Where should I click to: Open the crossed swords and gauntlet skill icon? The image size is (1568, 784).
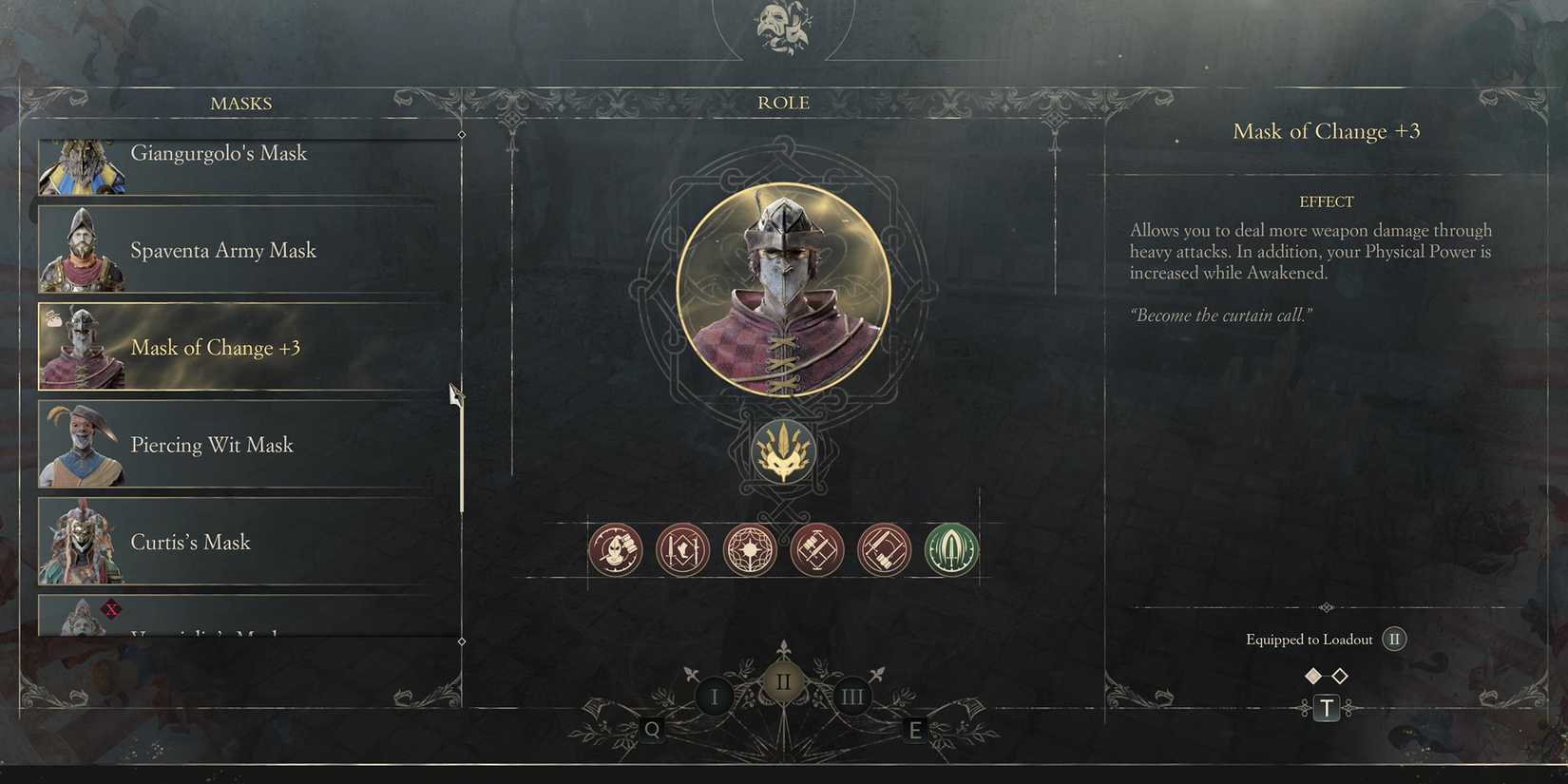pyautogui.click(x=682, y=549)
